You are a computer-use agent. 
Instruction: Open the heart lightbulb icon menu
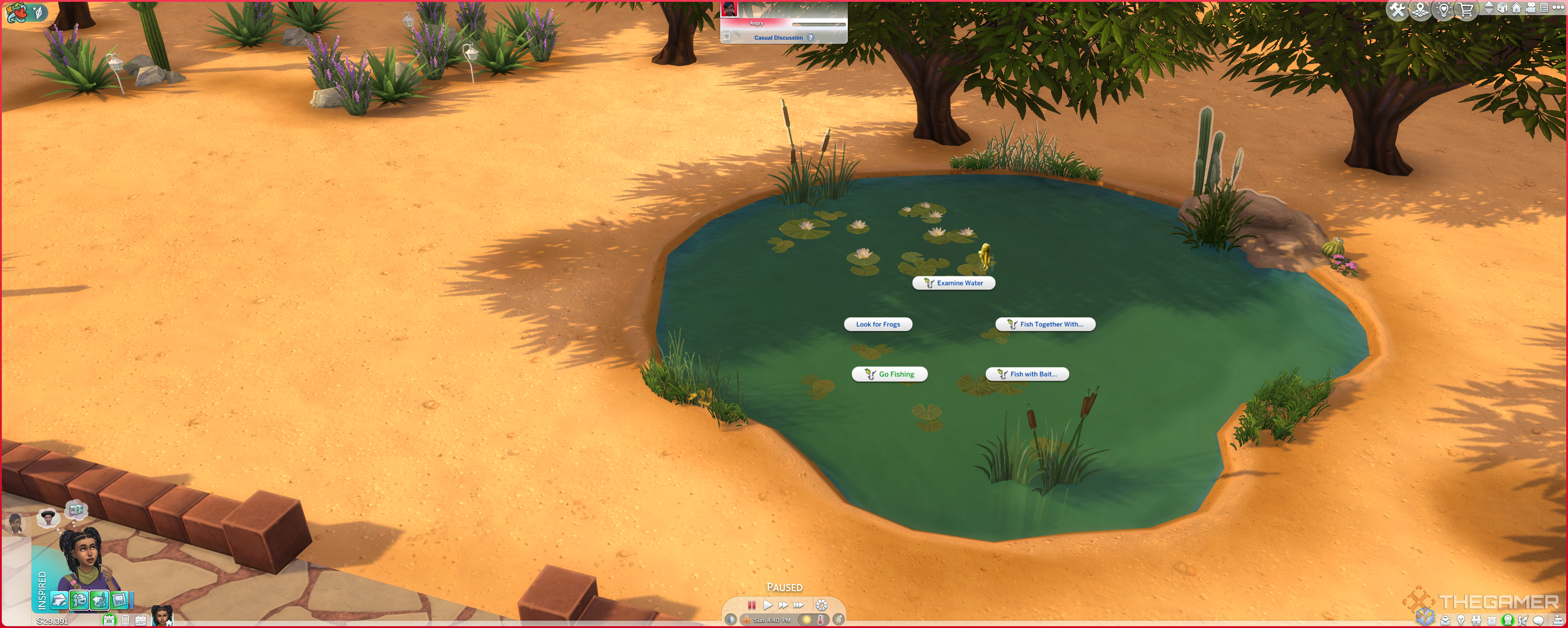tap(1444, 10)
